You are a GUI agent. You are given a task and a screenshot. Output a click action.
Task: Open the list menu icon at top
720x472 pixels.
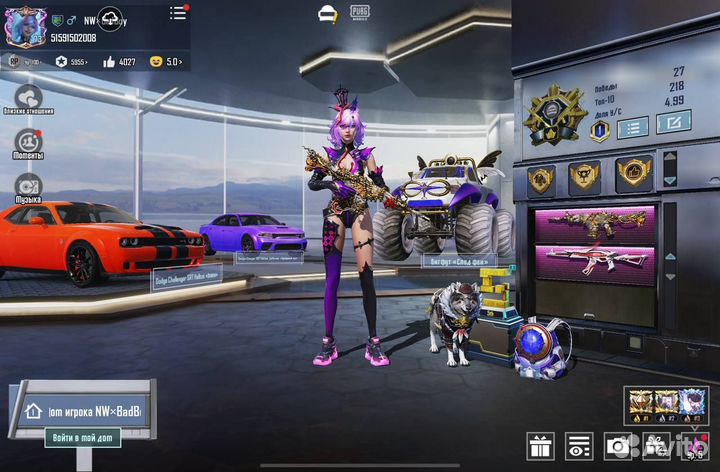click(x=178, y=13)
